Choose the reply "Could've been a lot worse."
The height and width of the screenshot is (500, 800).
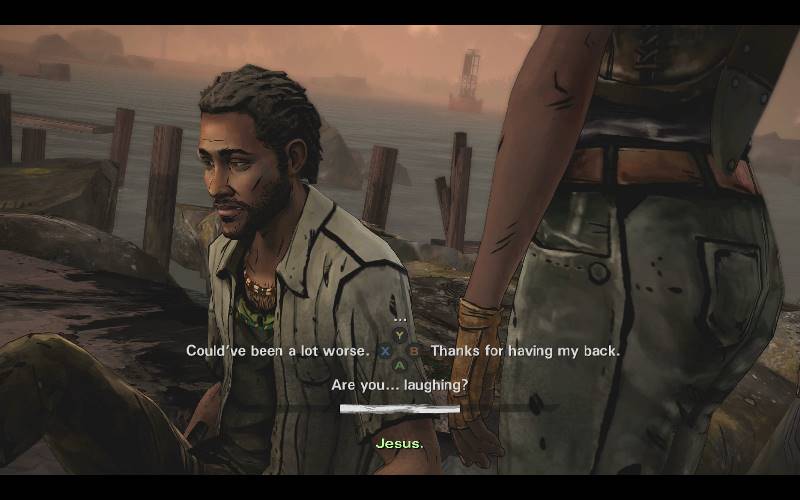(277, 351)
